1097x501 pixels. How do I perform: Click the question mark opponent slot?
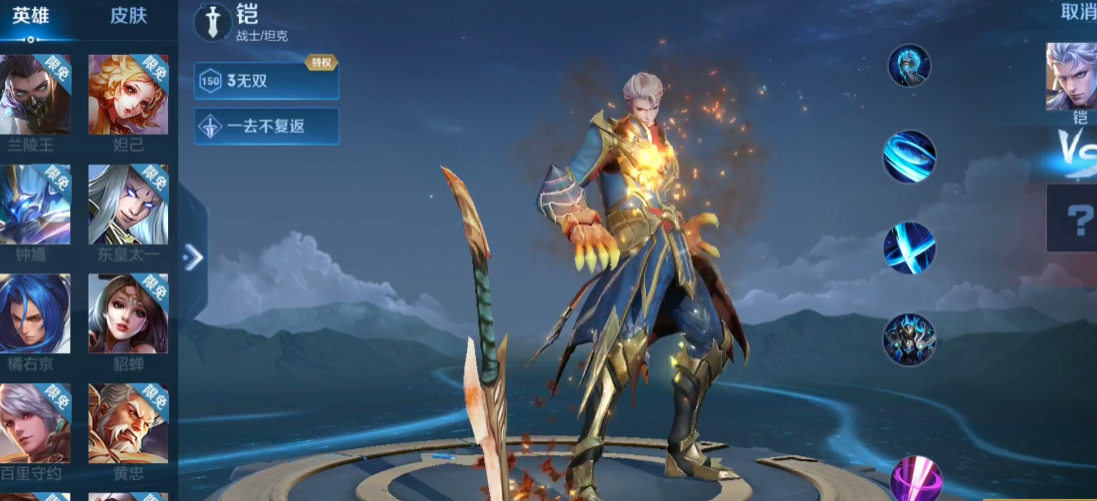[1076, 218]
